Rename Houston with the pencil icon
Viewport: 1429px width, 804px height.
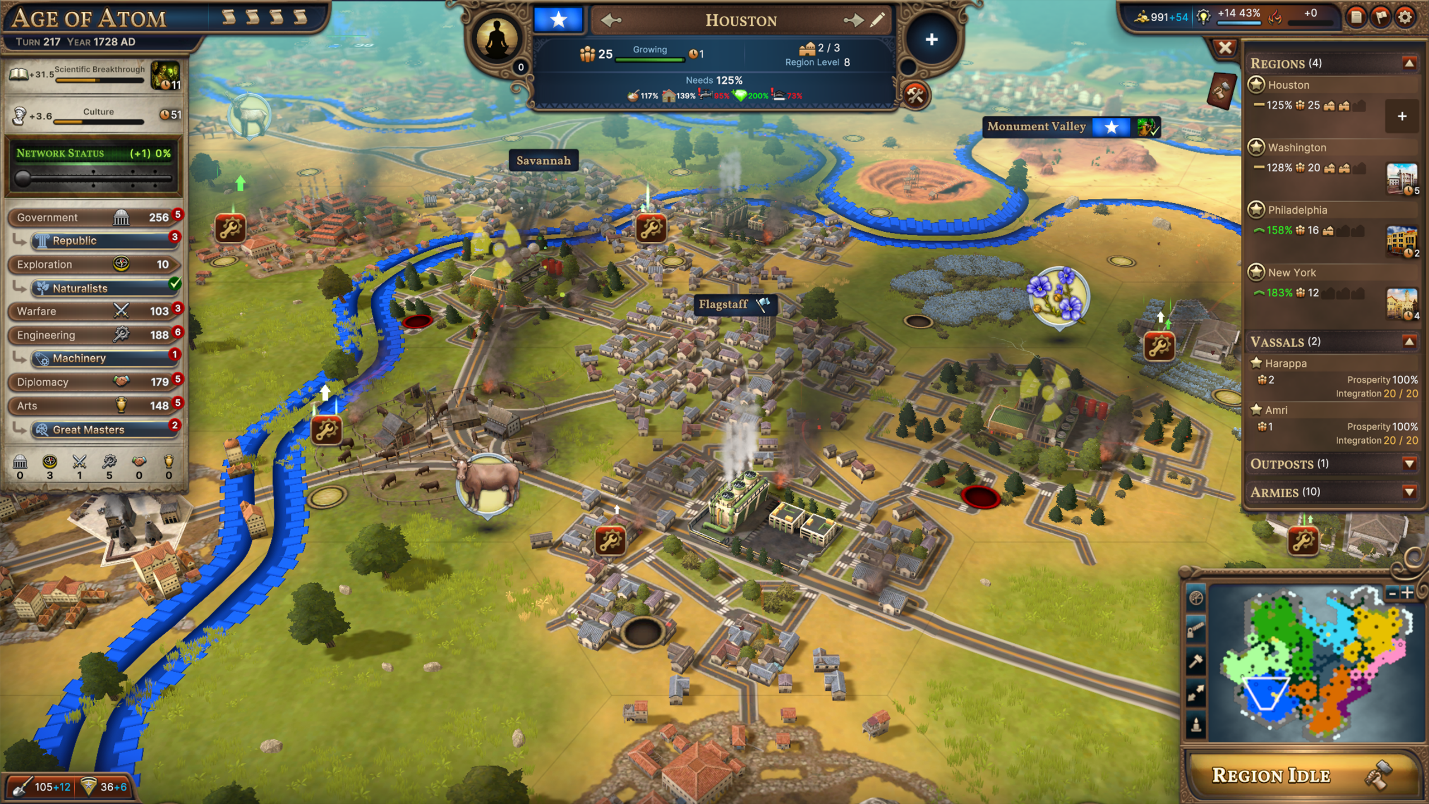coord(878,20)
